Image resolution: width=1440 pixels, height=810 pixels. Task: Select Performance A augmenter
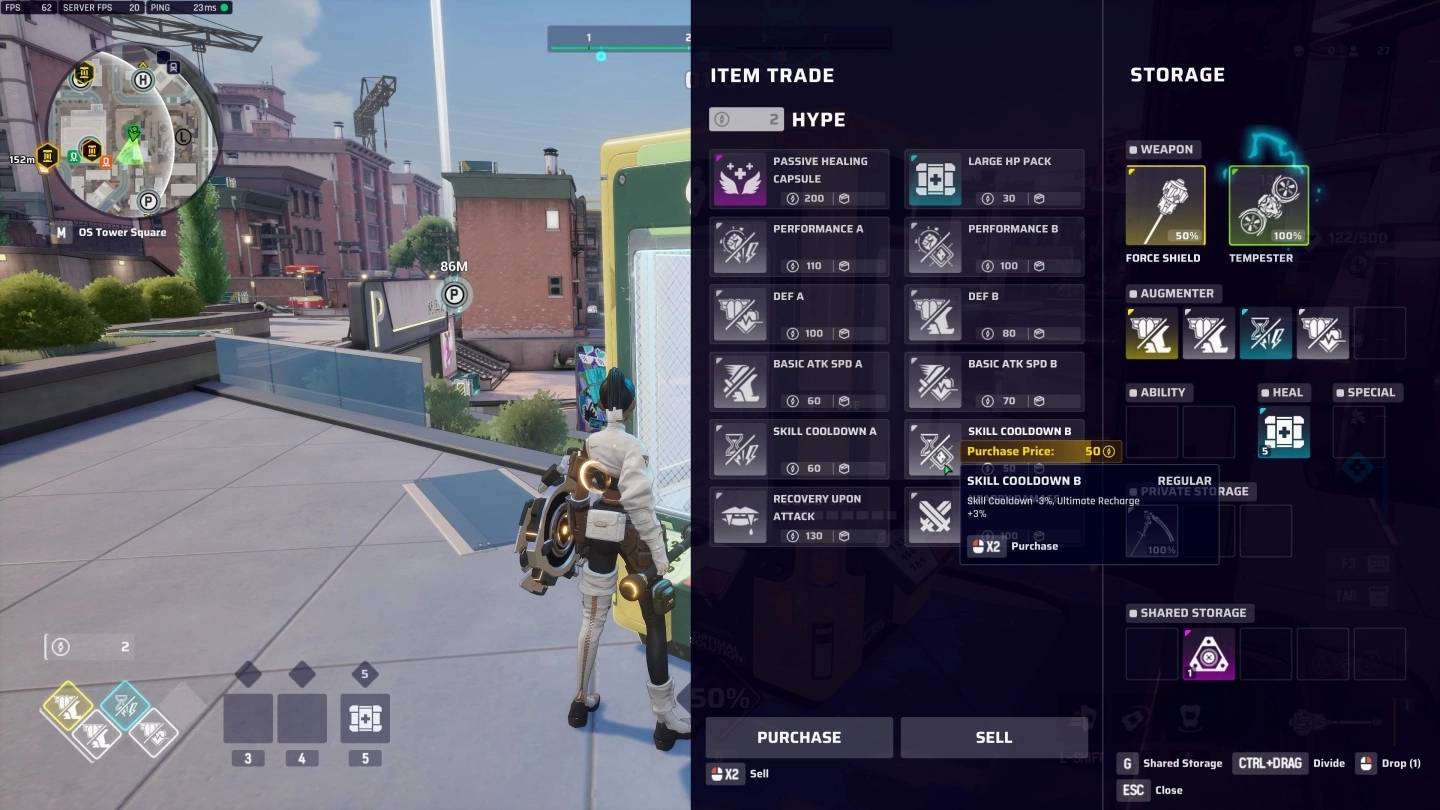(x=799, y=247)
